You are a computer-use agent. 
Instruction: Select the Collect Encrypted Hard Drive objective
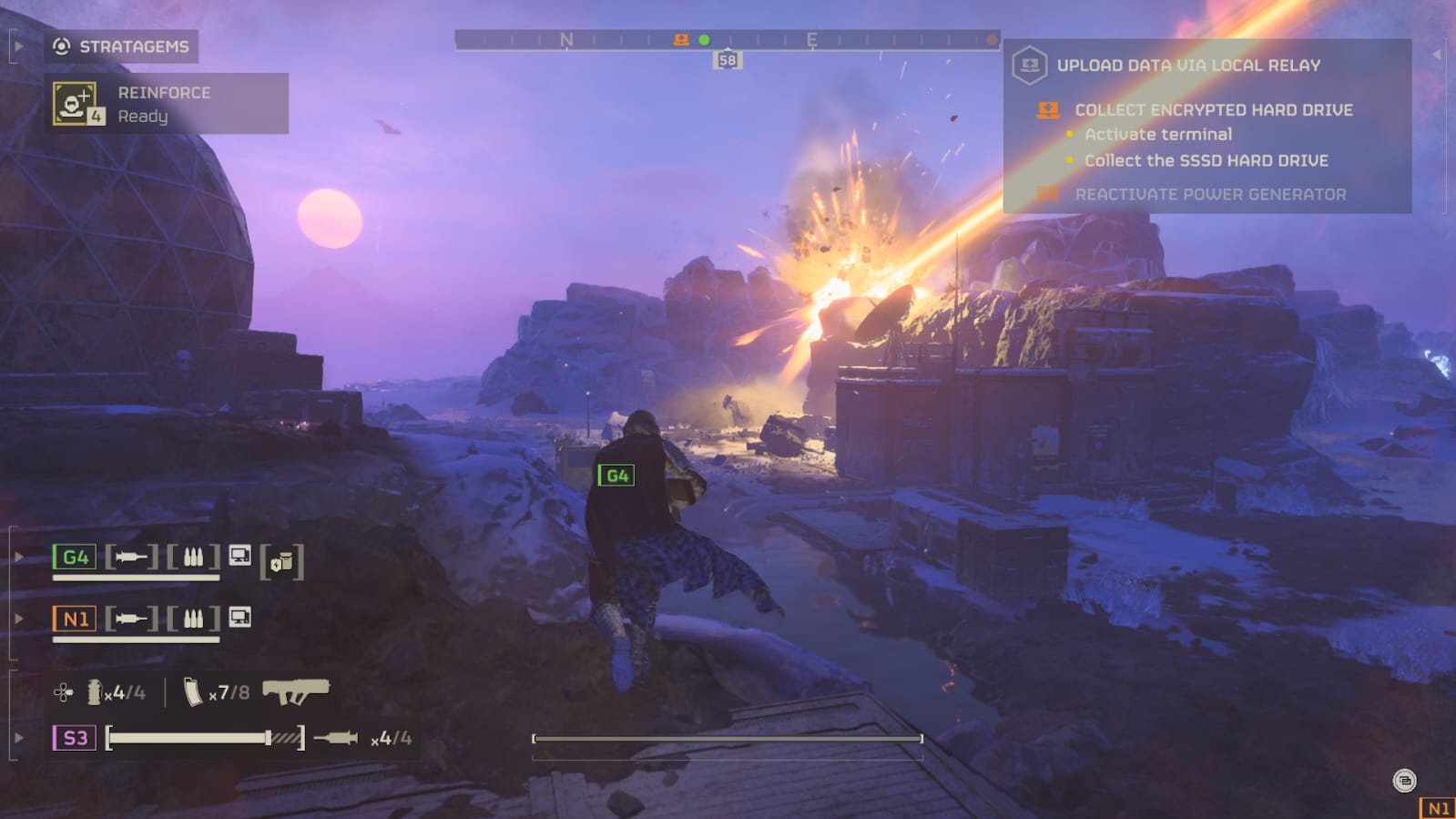point(1213,110)
